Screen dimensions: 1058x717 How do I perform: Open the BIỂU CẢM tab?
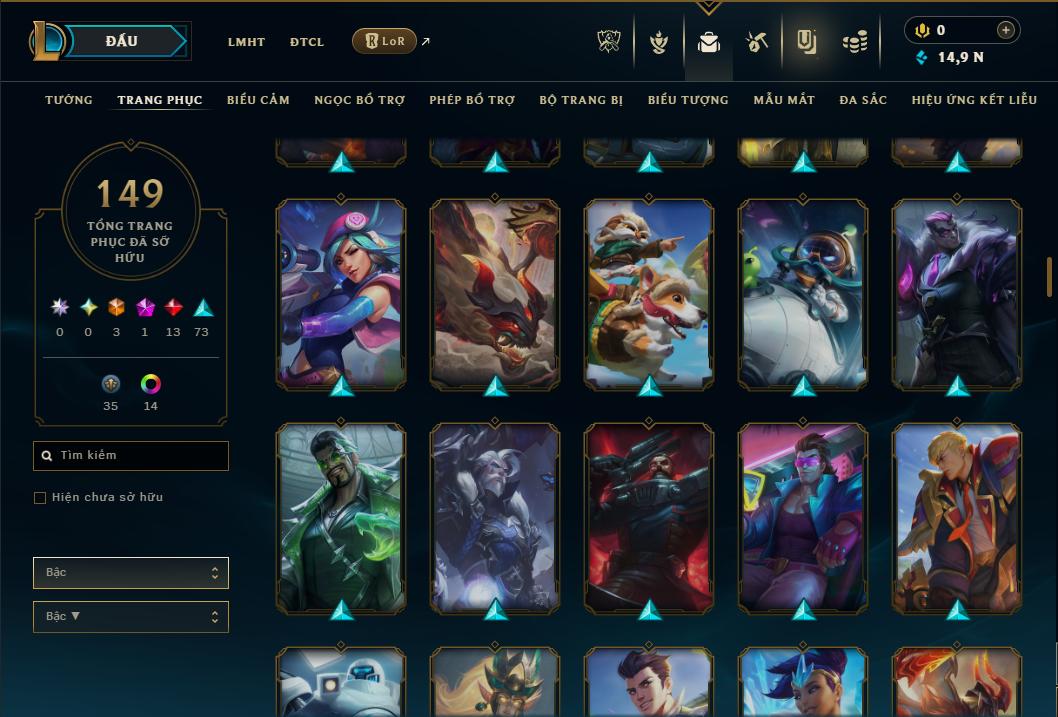pyautogui.click(x=258, y=100)
